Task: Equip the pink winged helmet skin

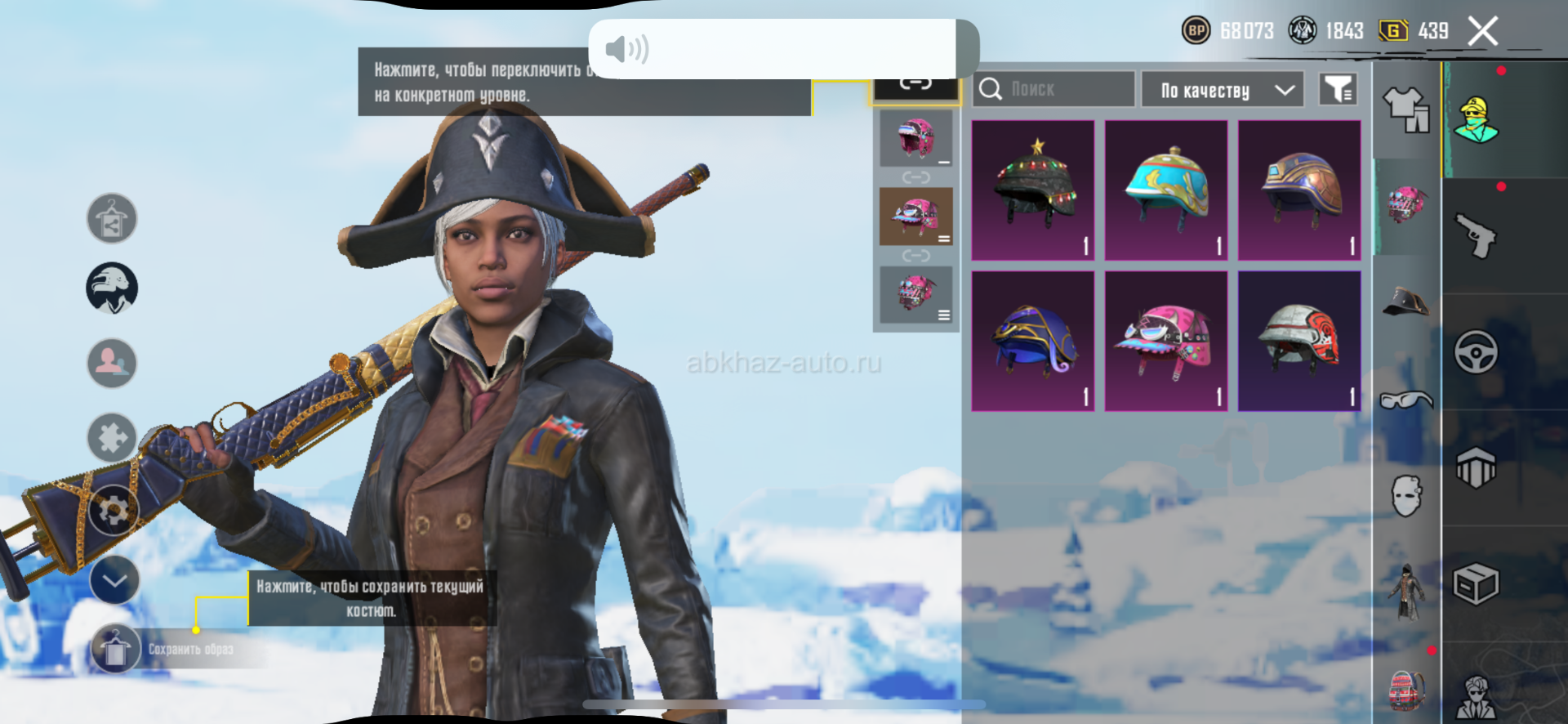Action: [x=1166, y=342]
